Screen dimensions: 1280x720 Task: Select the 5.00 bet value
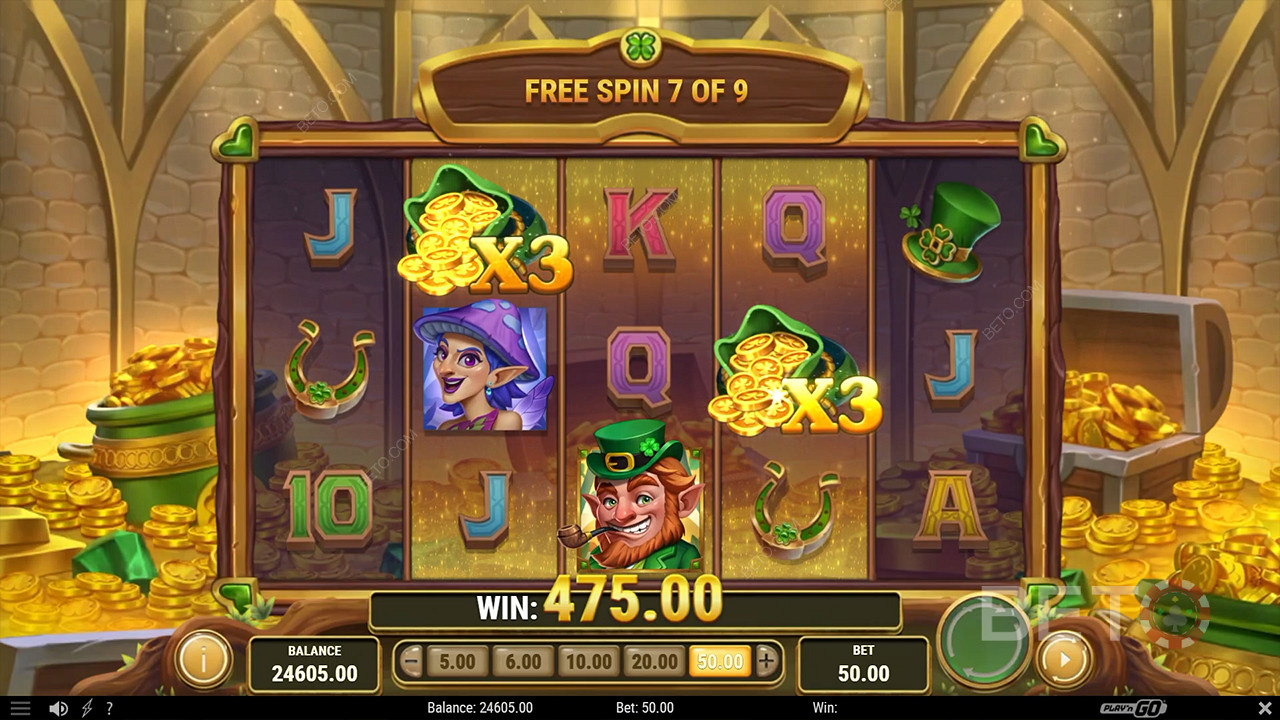click(458, 661)
